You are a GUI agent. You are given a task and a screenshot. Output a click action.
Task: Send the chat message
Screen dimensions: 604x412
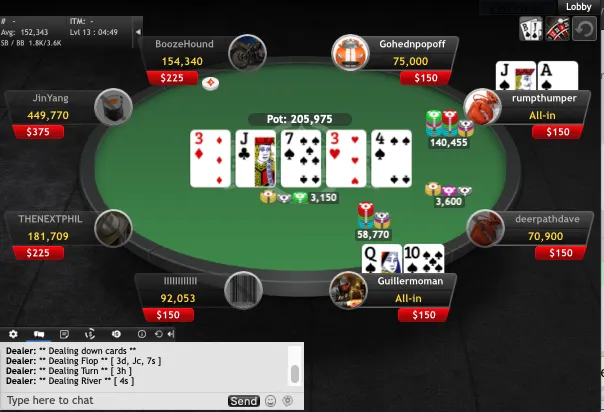click(243, 401)
